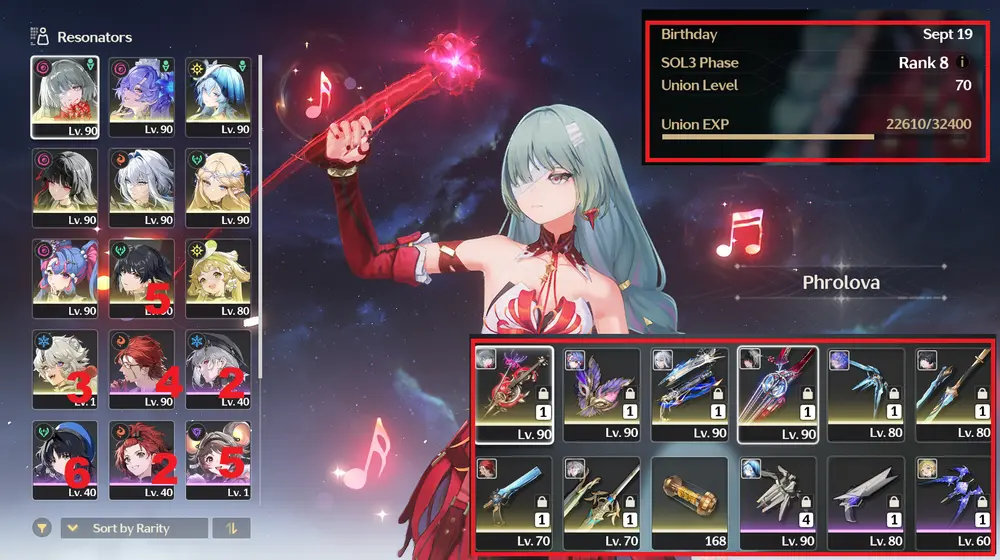Choose the red-haired Lv. 90 resonator
Screen dimensions: 1000x560
(141, 369)
